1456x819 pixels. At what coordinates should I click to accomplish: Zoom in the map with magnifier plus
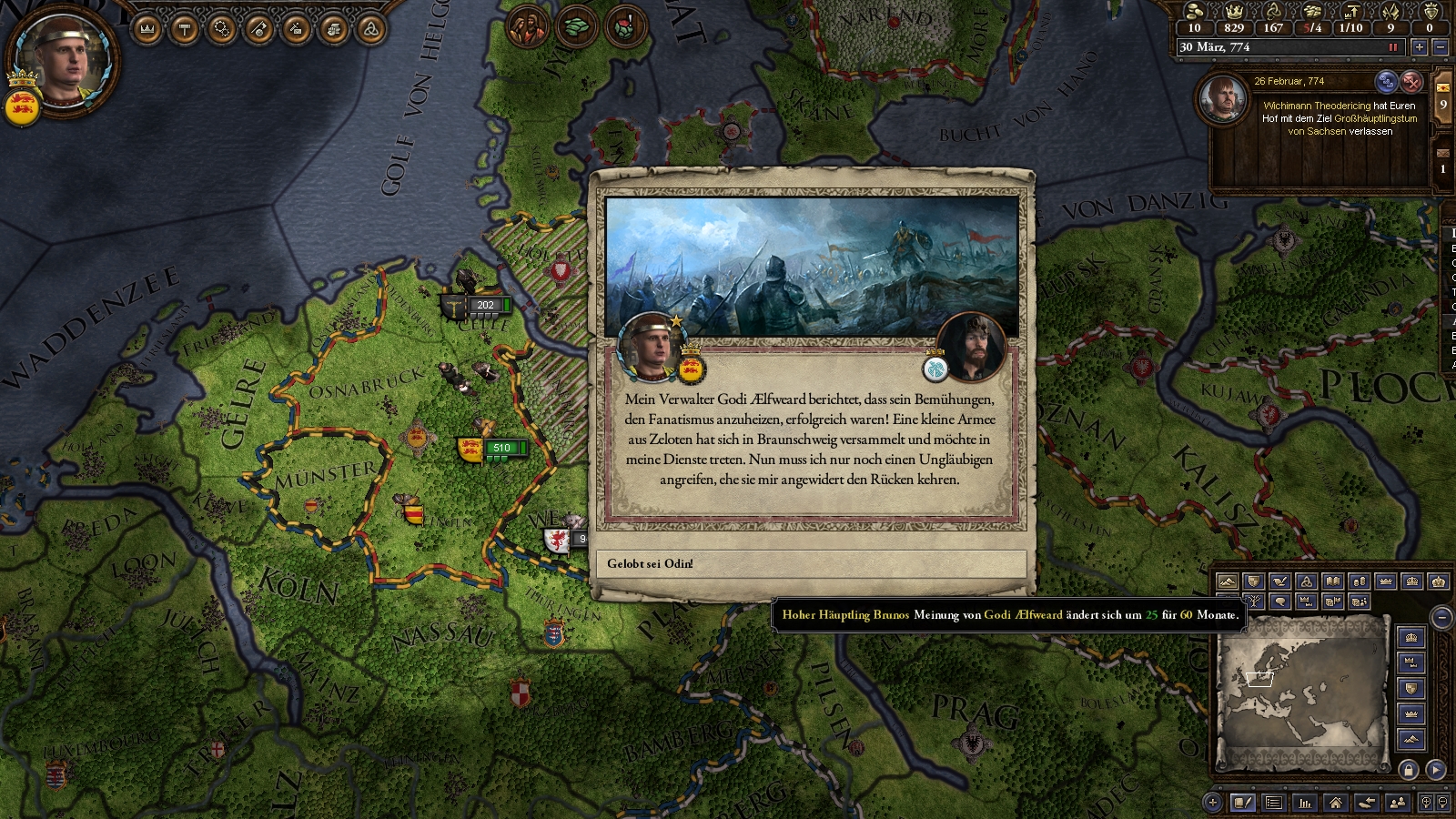[1427, 803]
